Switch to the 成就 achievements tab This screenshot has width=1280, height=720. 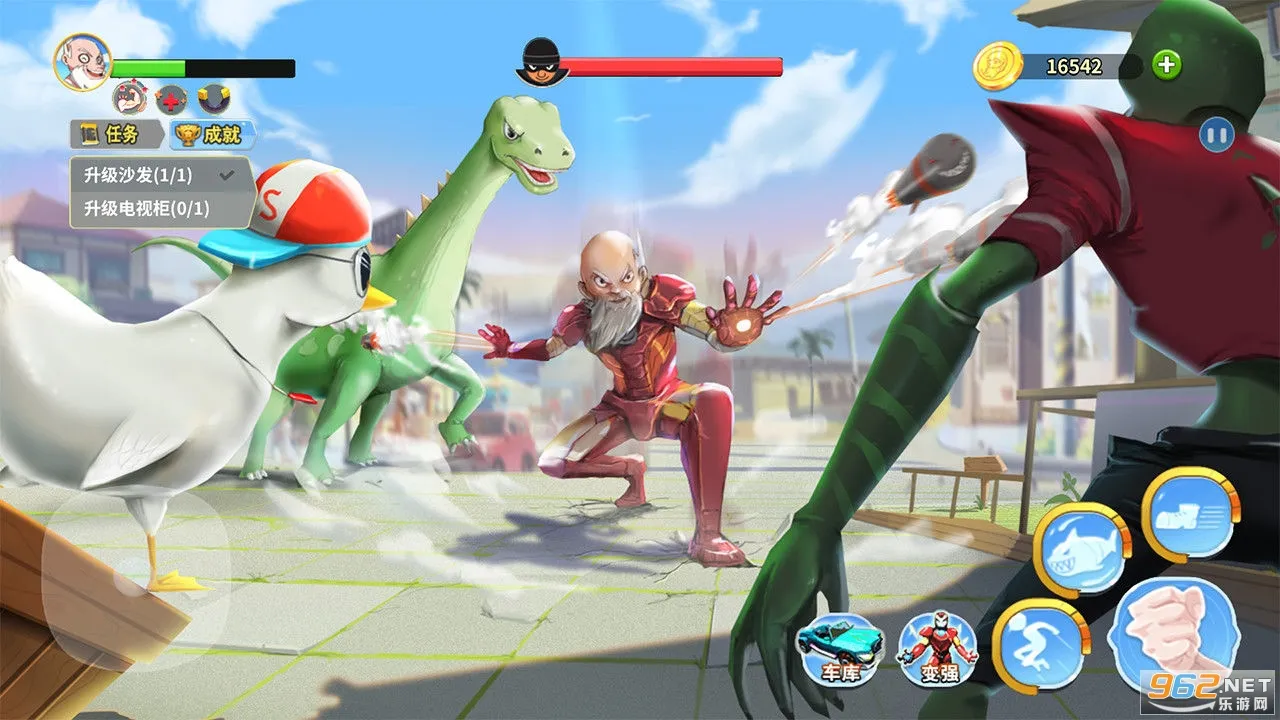[212, 134]
